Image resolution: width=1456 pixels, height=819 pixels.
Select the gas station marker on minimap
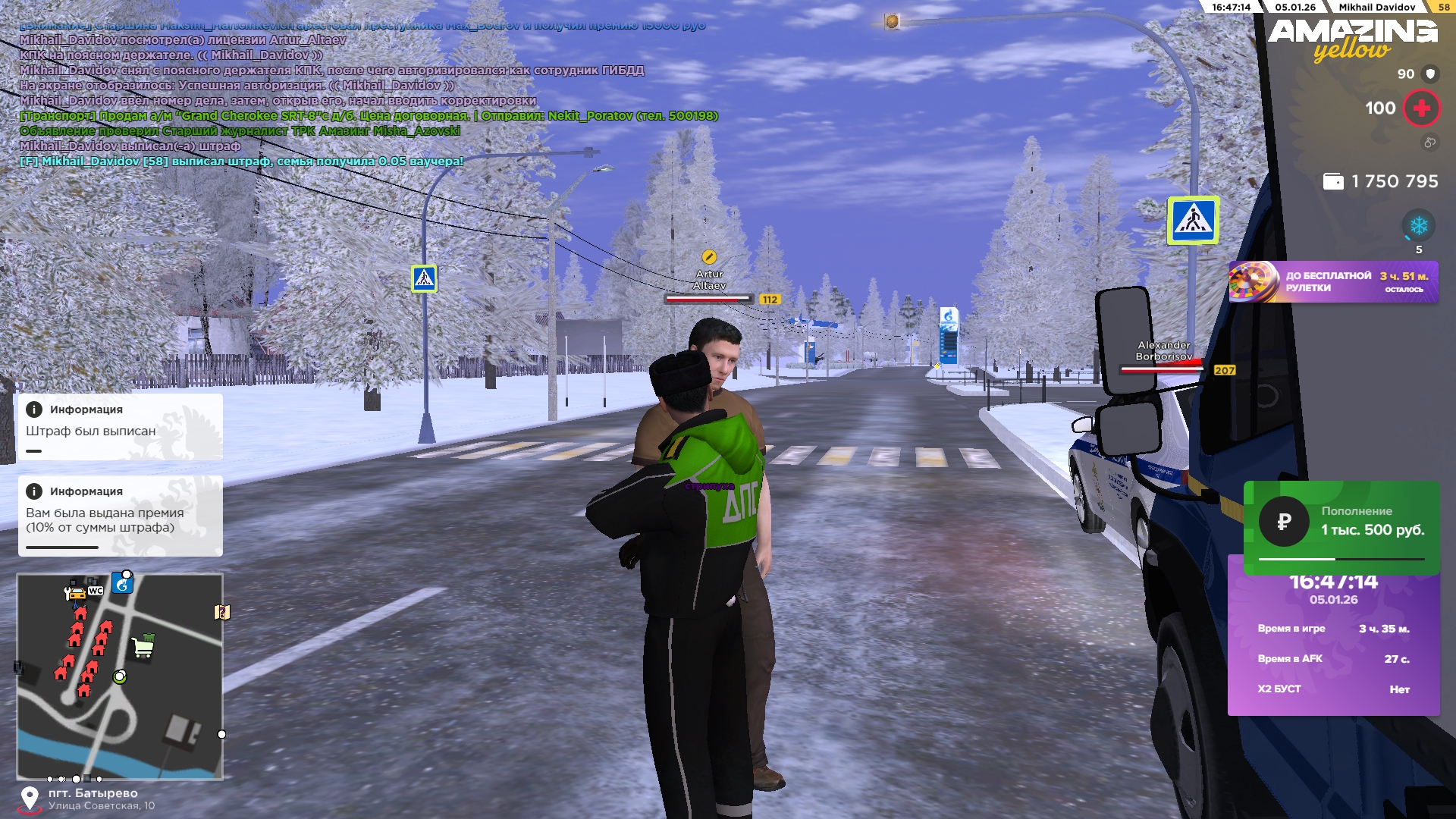(x=122, y=583)
